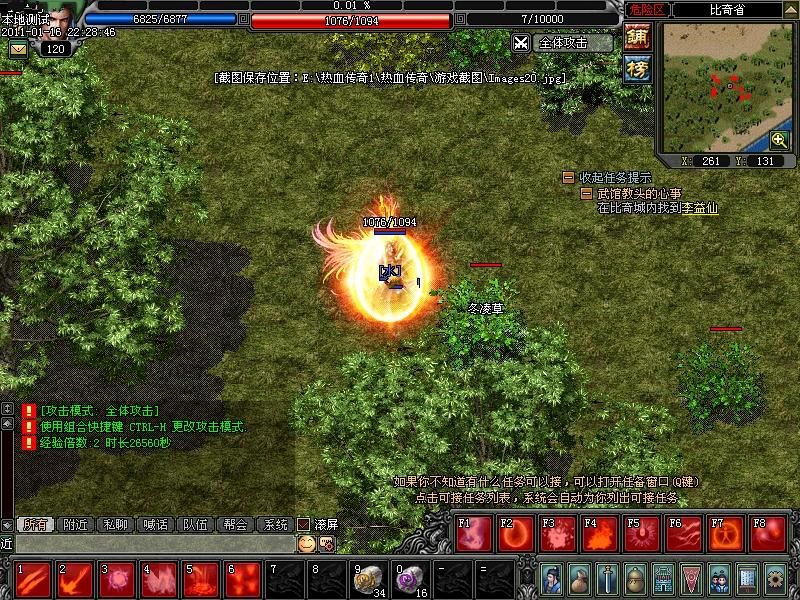
Task: Open the gear settings icon
Action: click(775, 578)
